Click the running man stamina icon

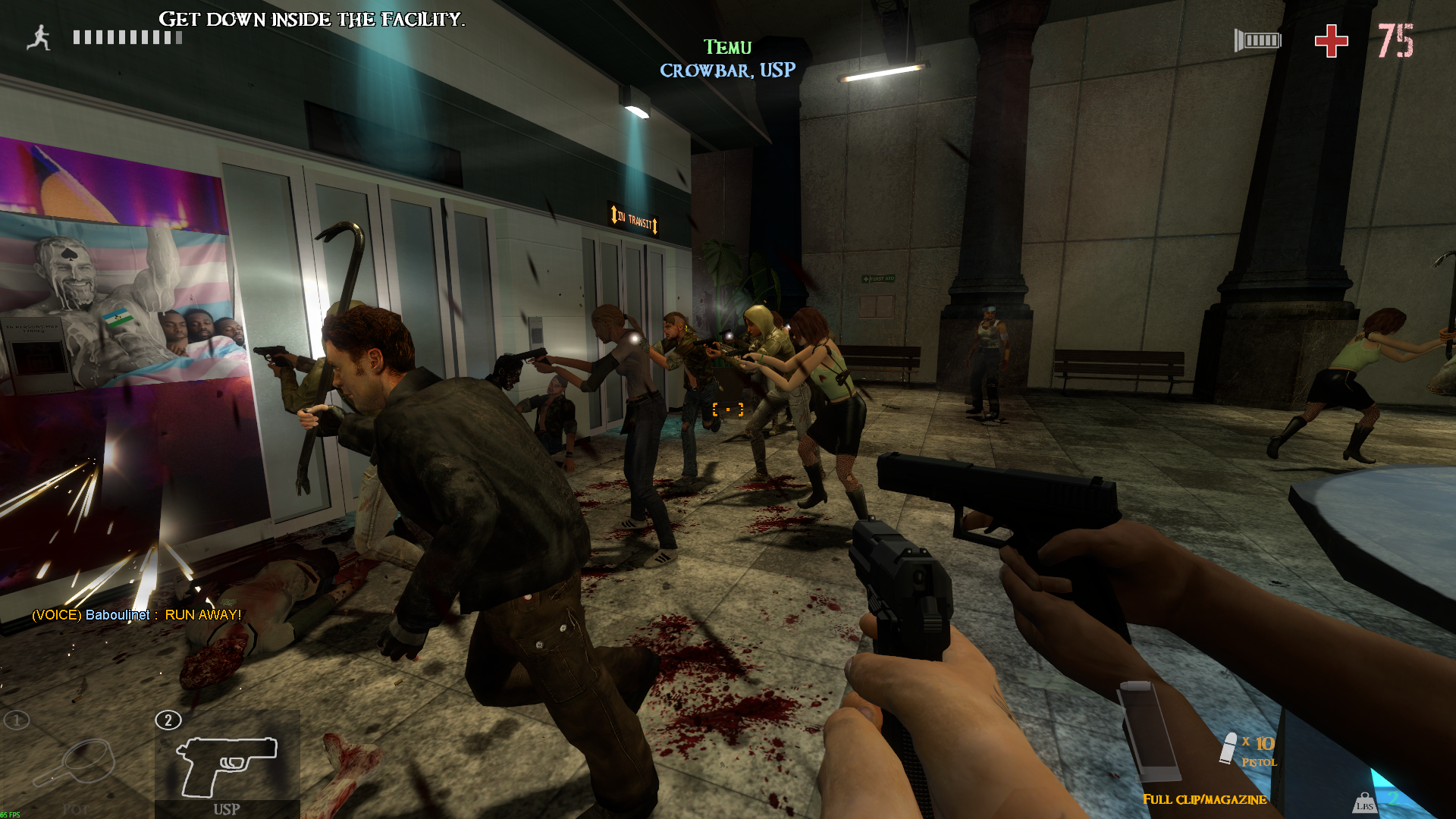click(39, 38)
